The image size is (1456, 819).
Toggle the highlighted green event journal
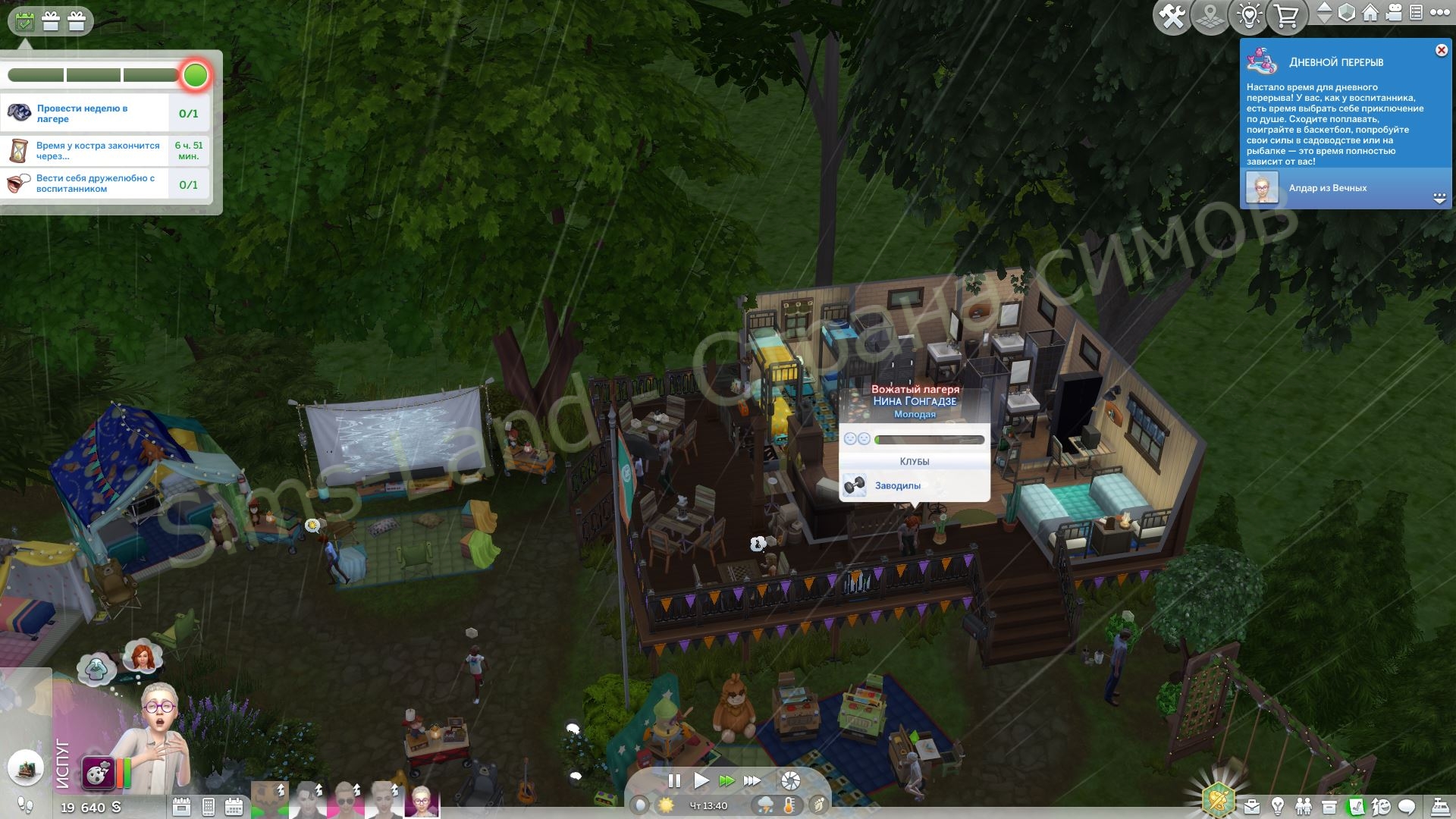pos(1356,807)
